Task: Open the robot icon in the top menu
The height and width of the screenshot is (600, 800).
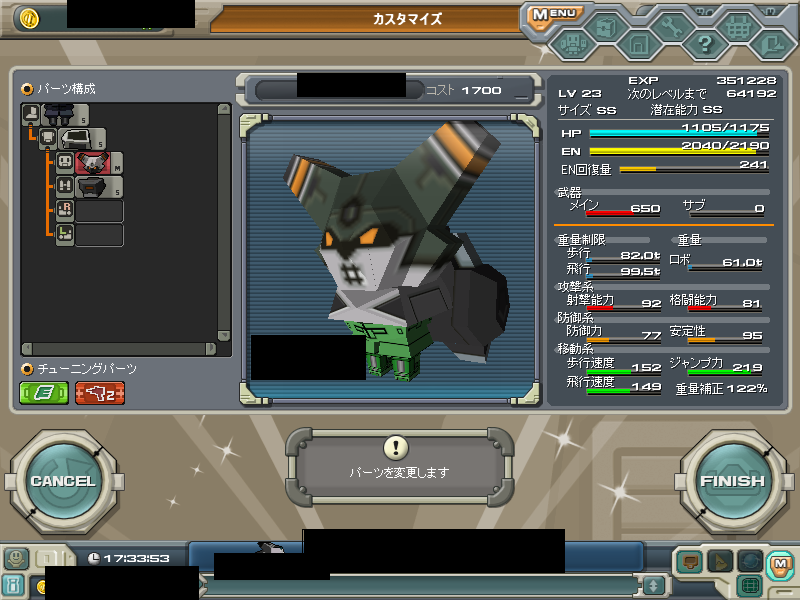Action: [571, 44]
